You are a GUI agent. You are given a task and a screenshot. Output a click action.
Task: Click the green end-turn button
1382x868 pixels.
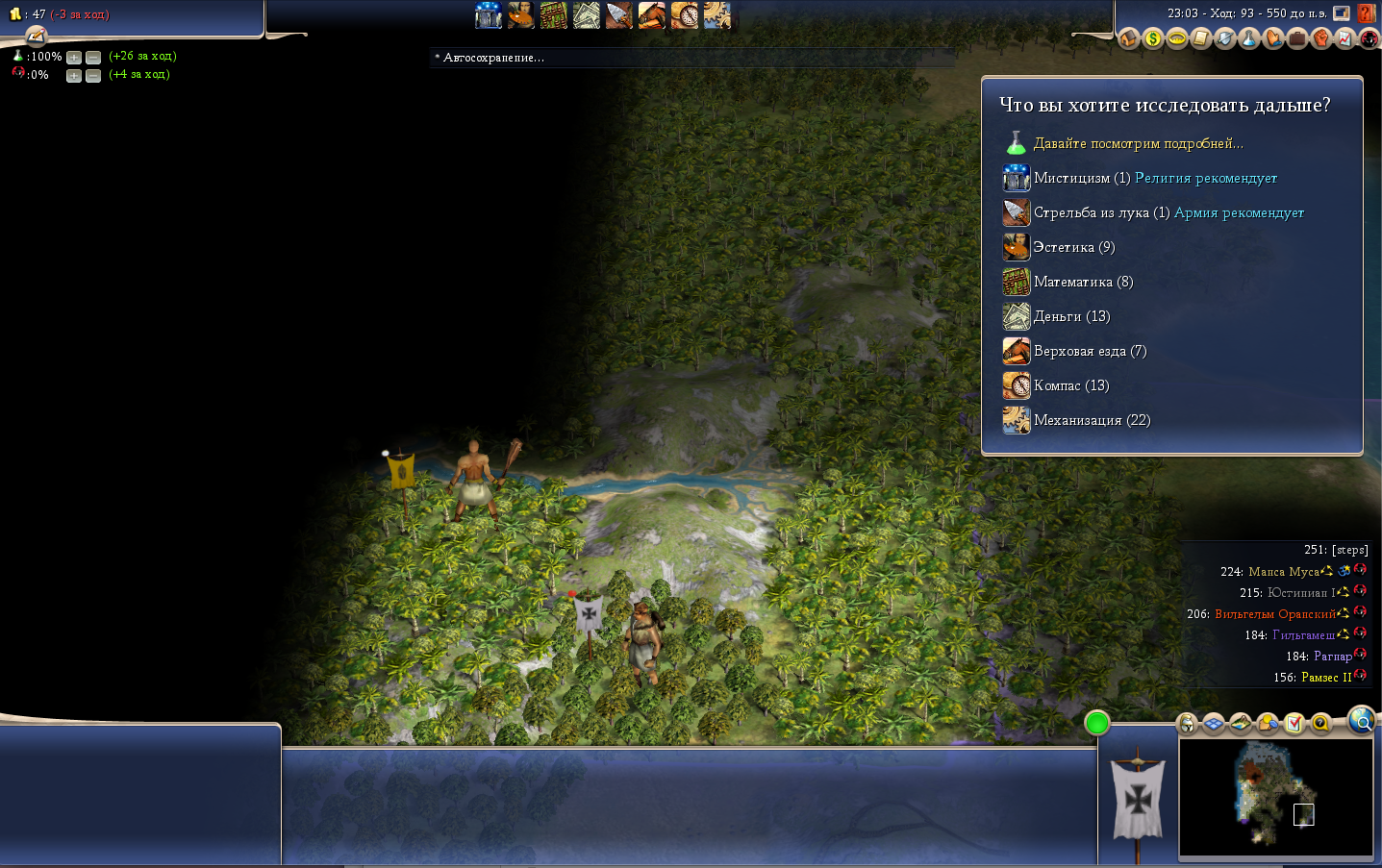[x=1096, y=723]
